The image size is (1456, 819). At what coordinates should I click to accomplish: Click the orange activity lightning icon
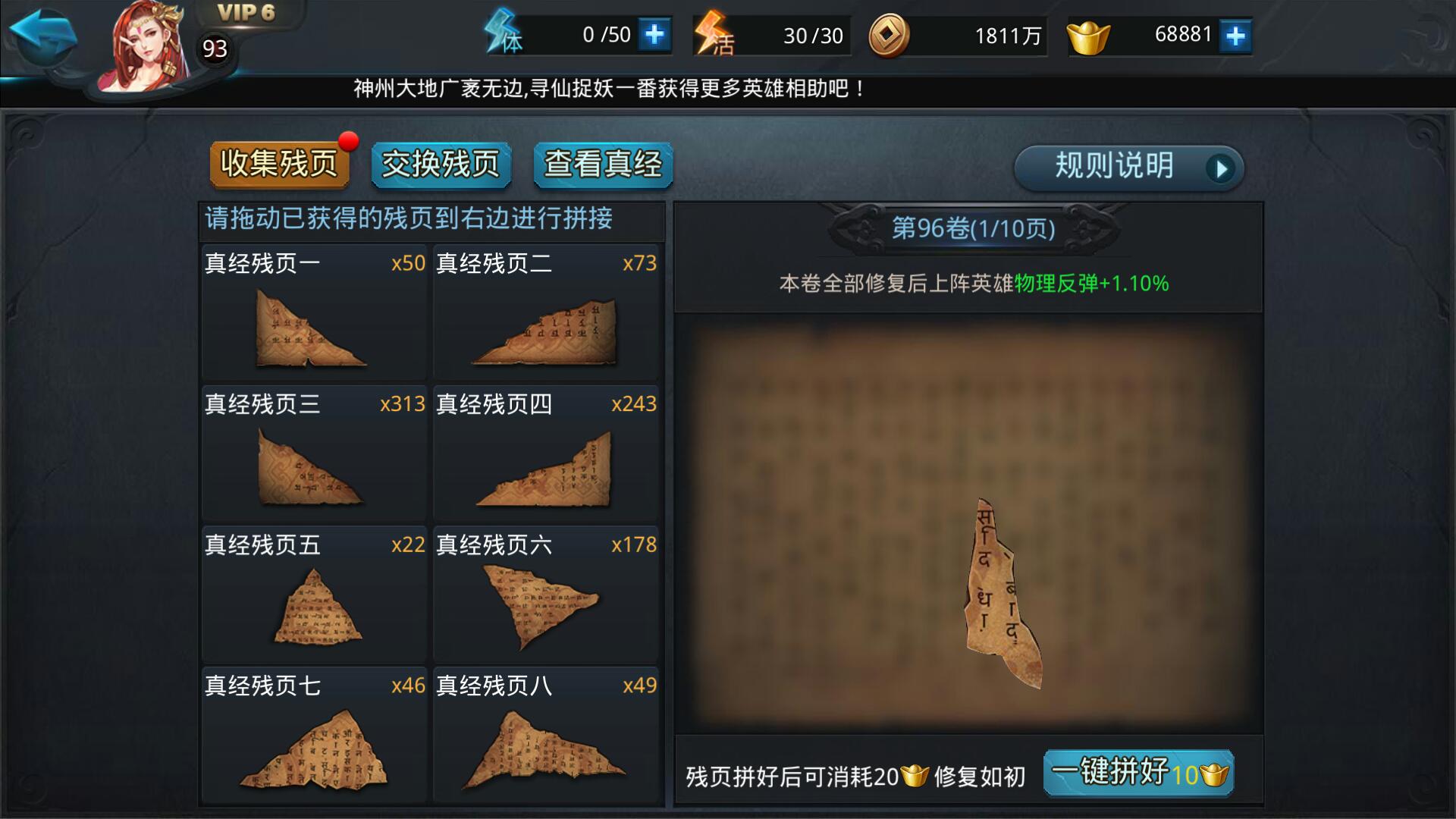click(x=709, y=33)
